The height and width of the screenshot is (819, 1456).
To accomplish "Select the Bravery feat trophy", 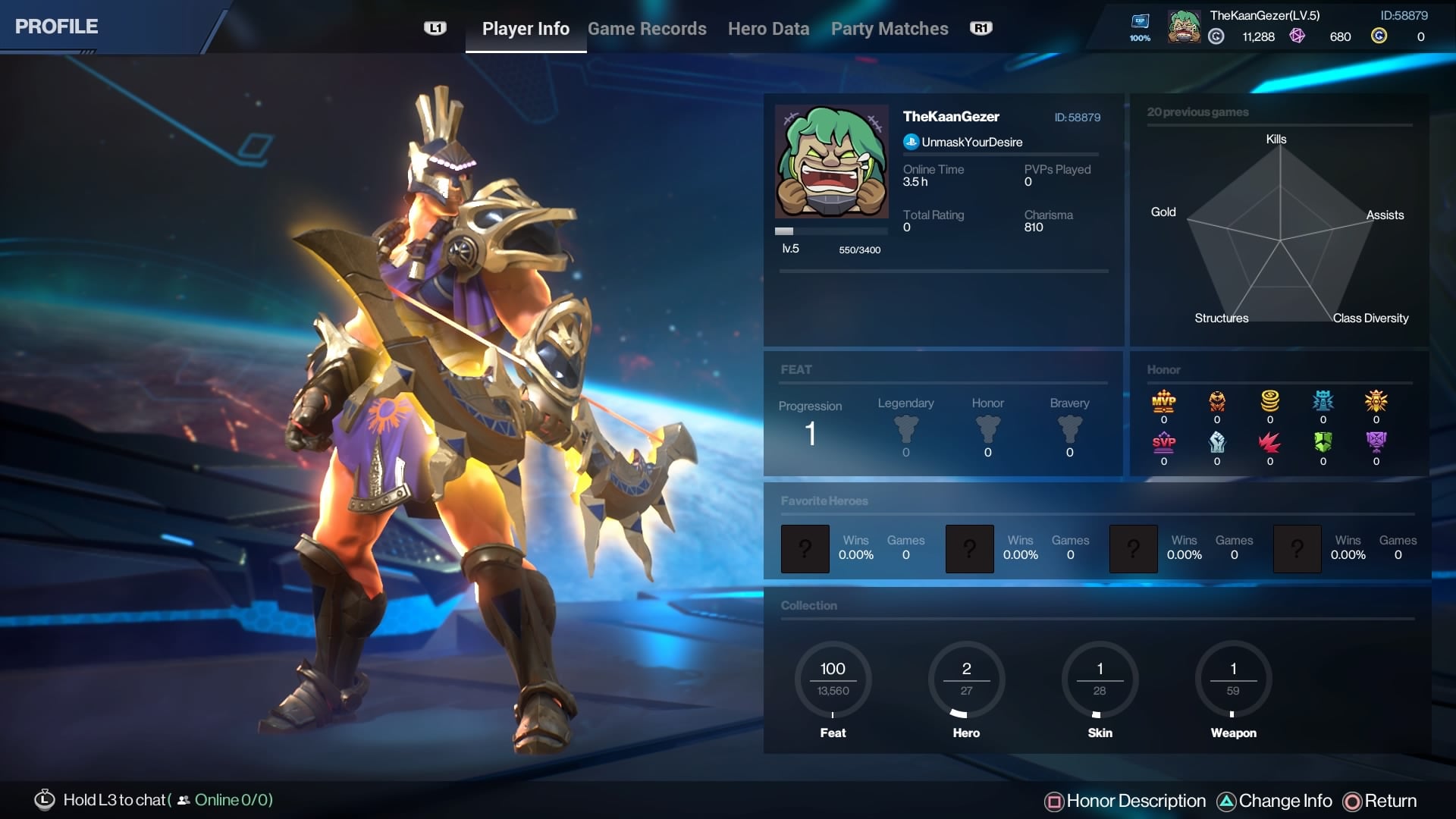I will (x=1069, y=429).
